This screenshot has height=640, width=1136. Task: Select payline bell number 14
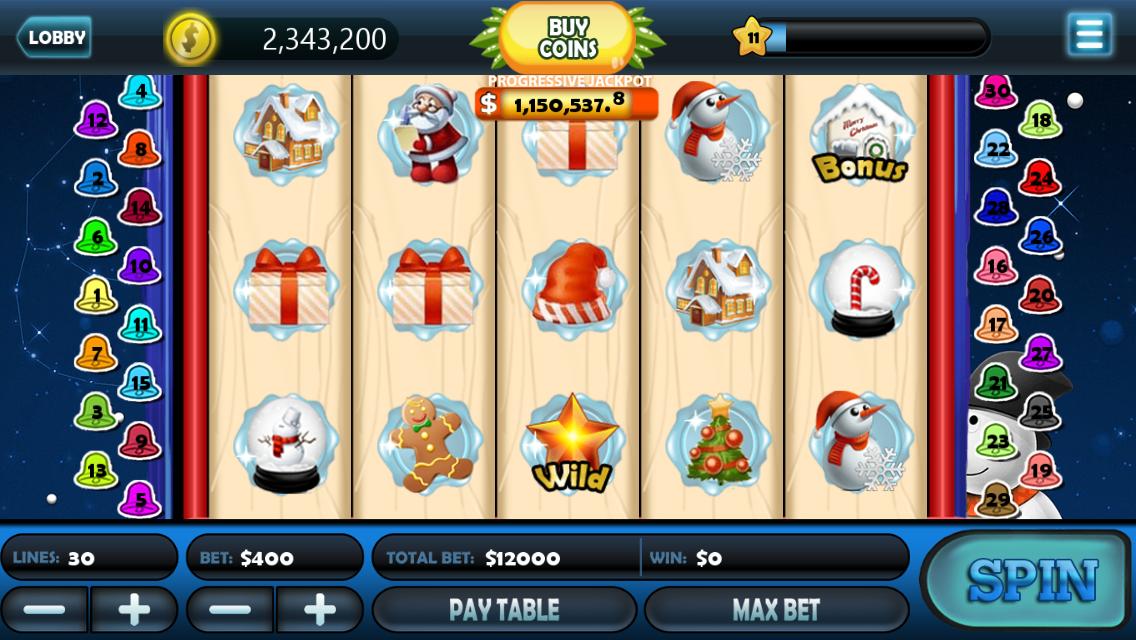pos(140,208)
